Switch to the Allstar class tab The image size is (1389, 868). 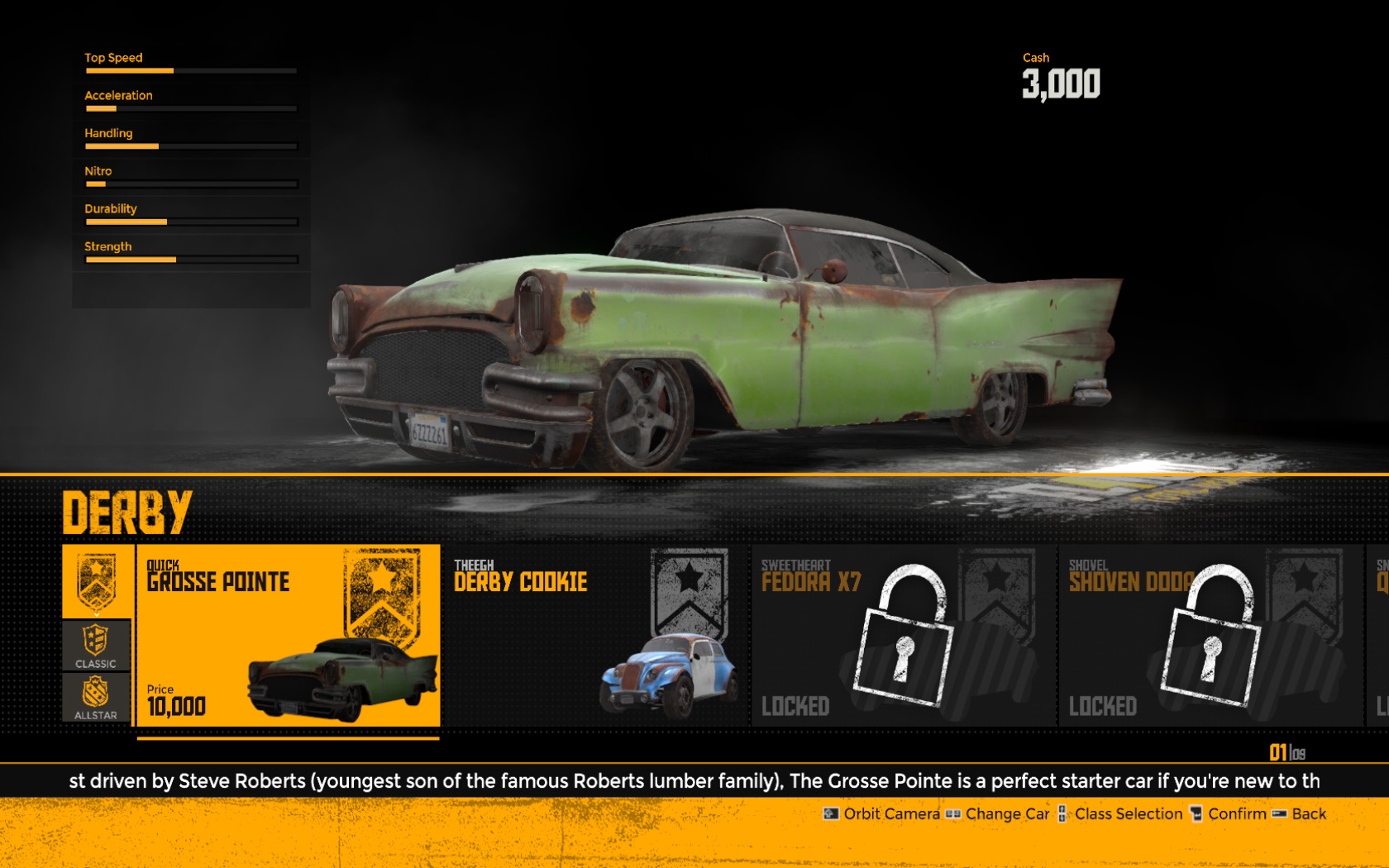coord(96,698)
